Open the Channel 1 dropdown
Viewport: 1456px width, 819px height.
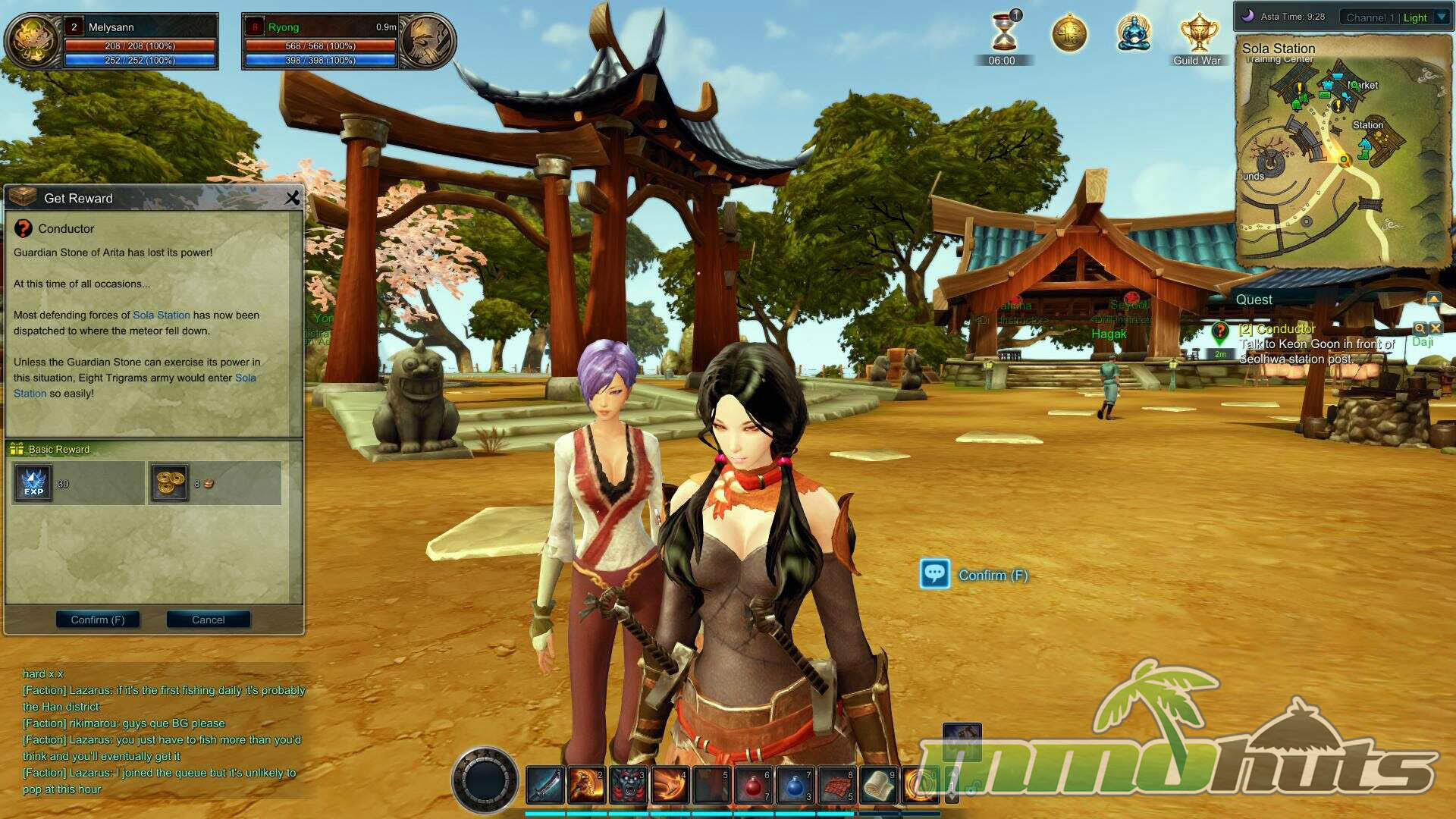1442,17
